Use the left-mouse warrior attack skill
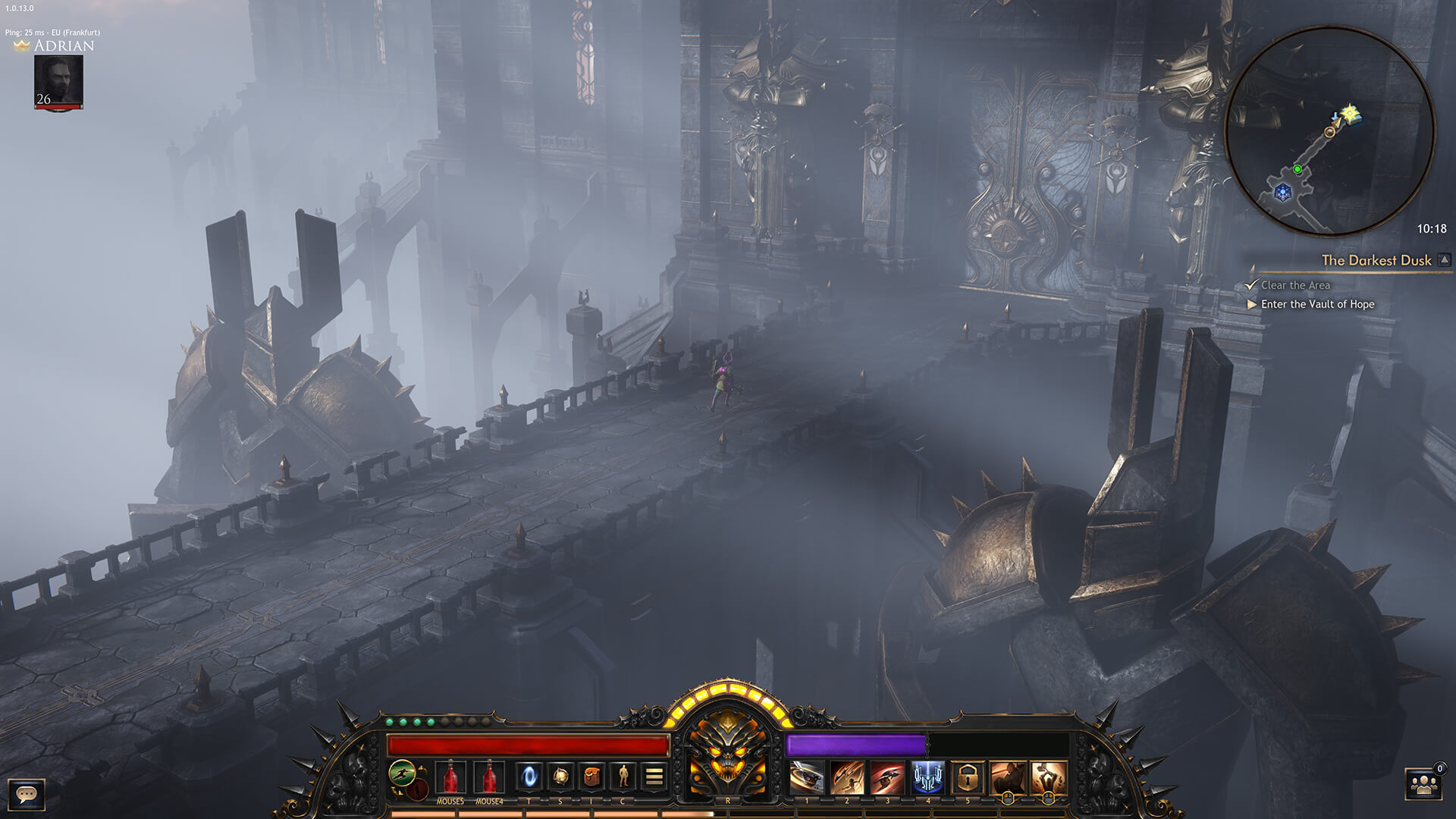Viewport: 1456px width, 819px height. tap(1008, 778)
